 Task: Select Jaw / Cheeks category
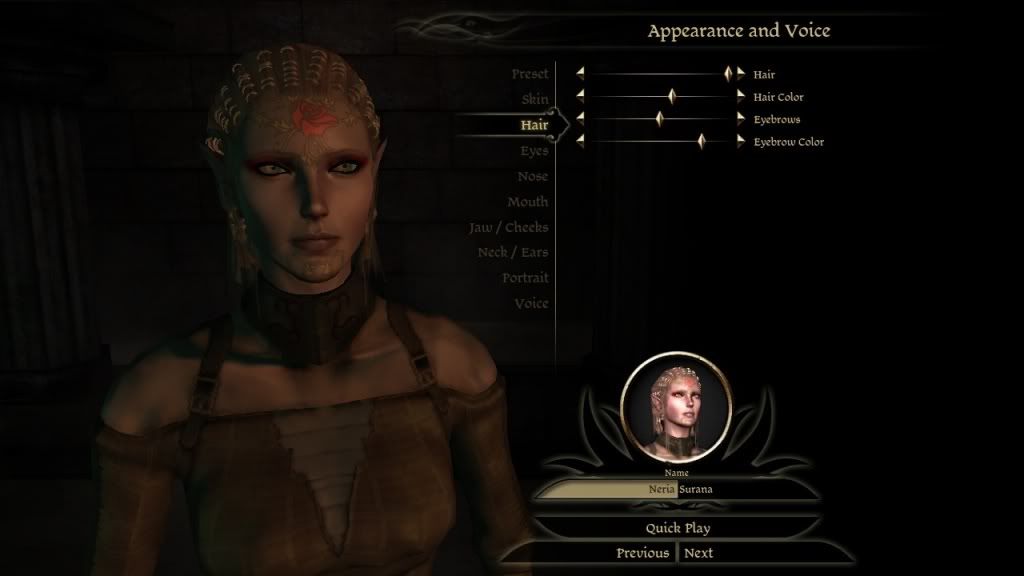click(509, 227)
